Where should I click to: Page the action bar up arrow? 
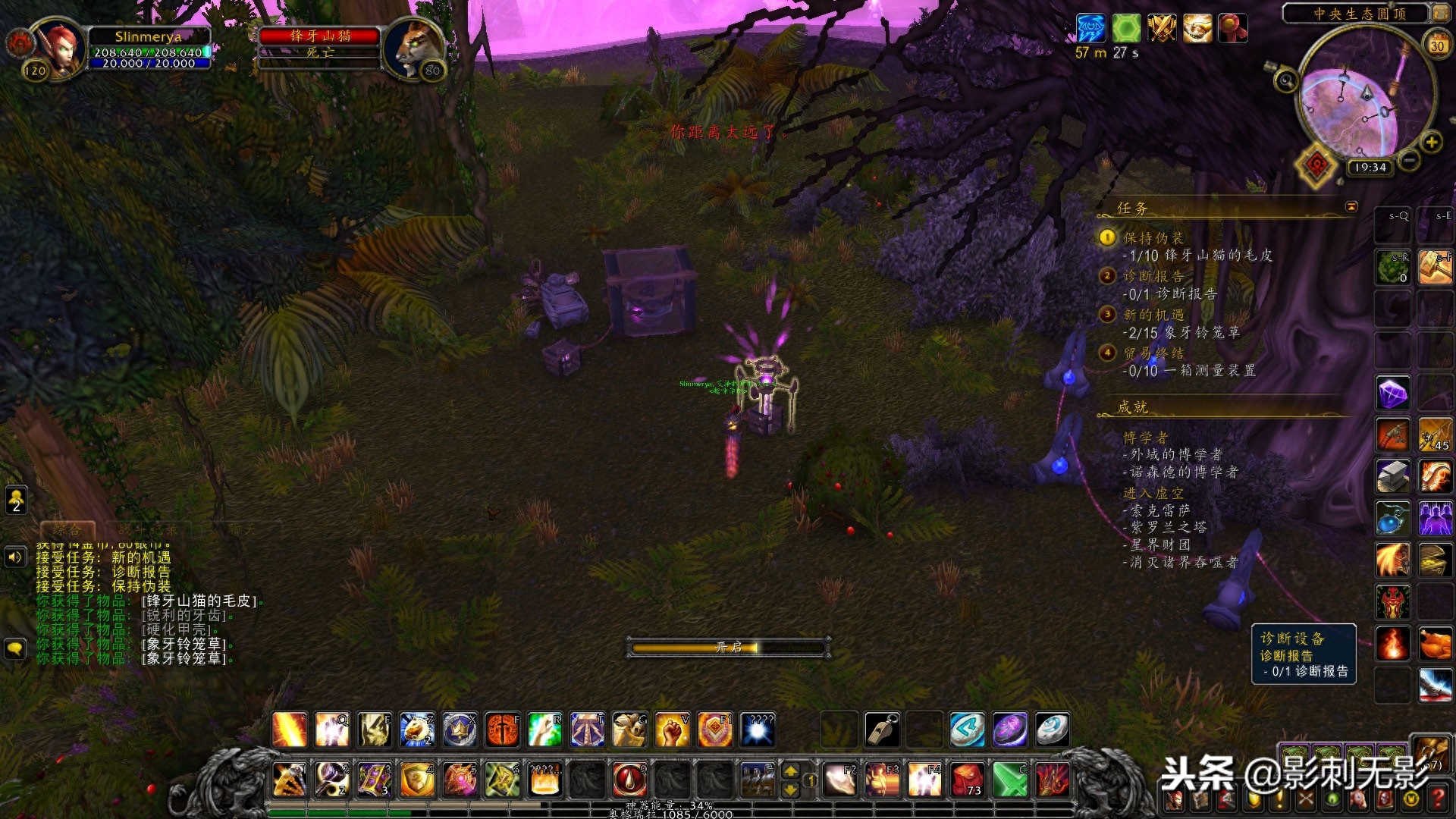tap(790, 770)
